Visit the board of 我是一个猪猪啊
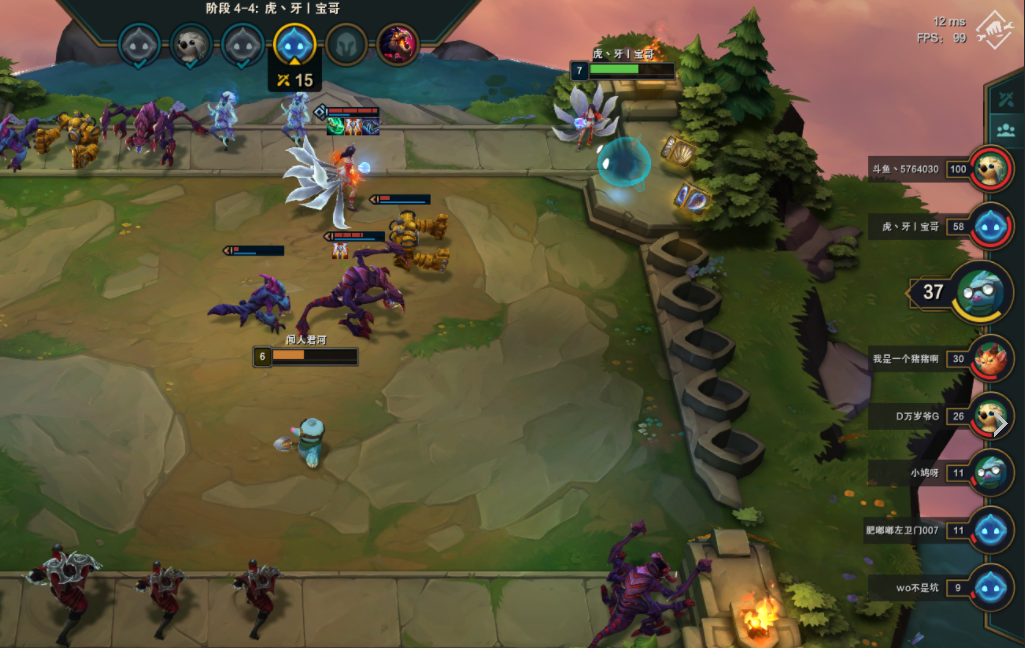Screen dimensions: 1025x648 tap(991, 358)
